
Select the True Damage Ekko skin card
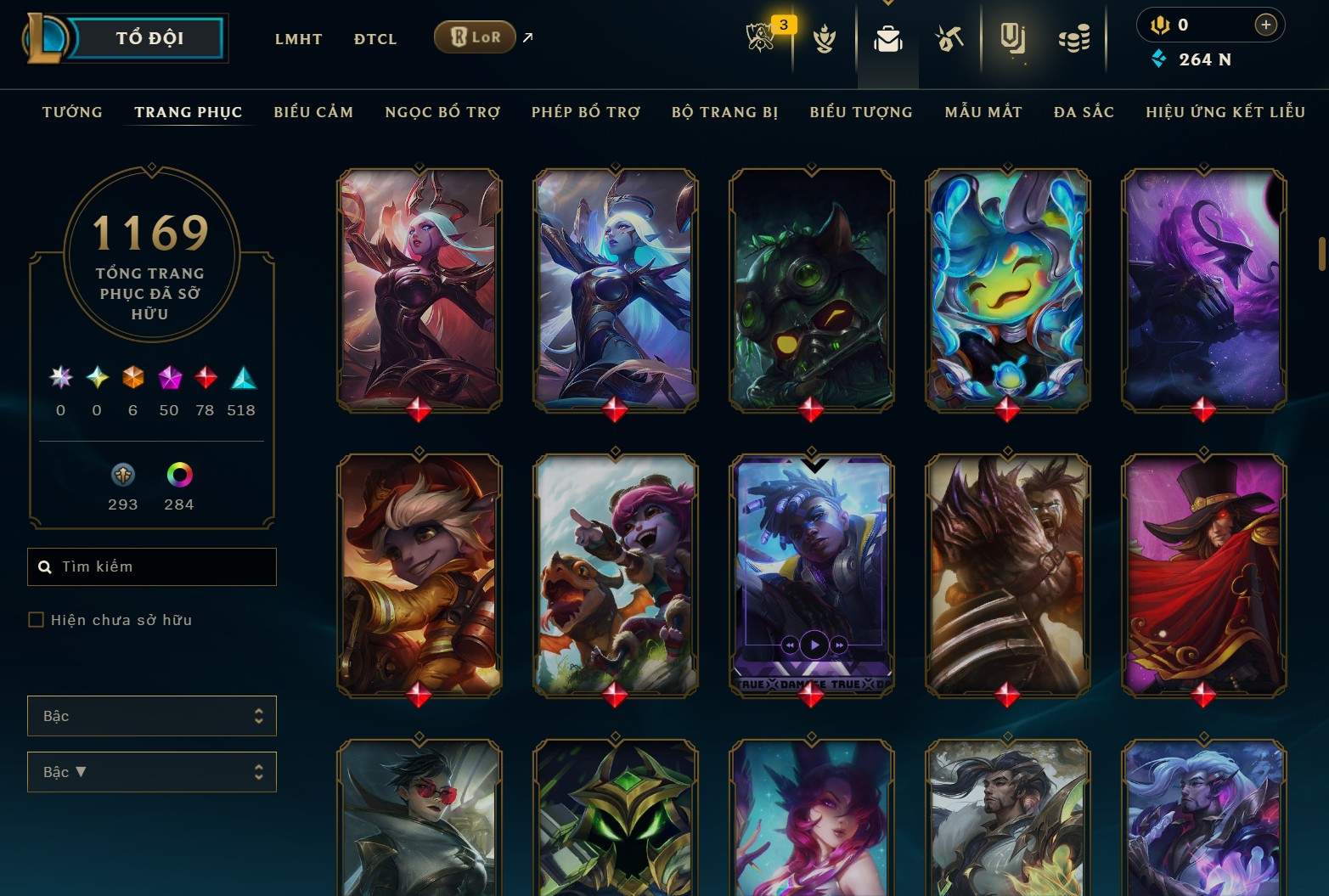pyautogui.click(x=811, y=575)
